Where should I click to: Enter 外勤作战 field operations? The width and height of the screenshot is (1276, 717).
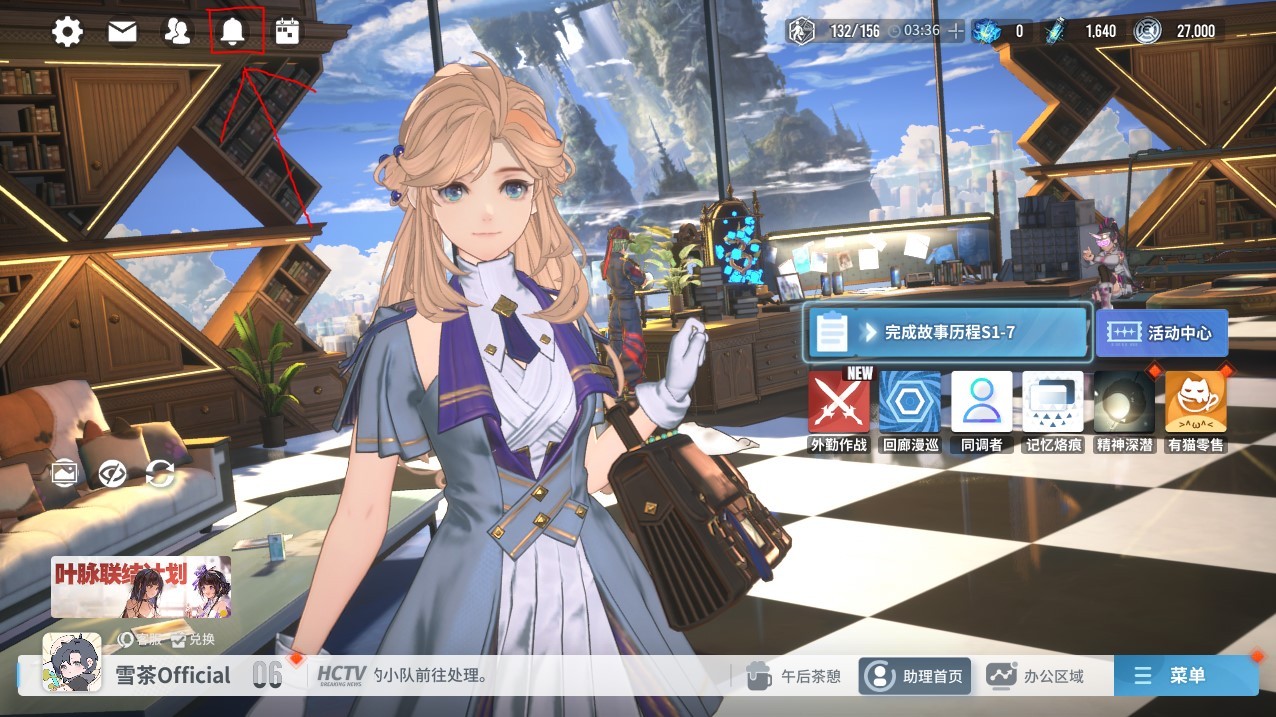coord(839,410)
